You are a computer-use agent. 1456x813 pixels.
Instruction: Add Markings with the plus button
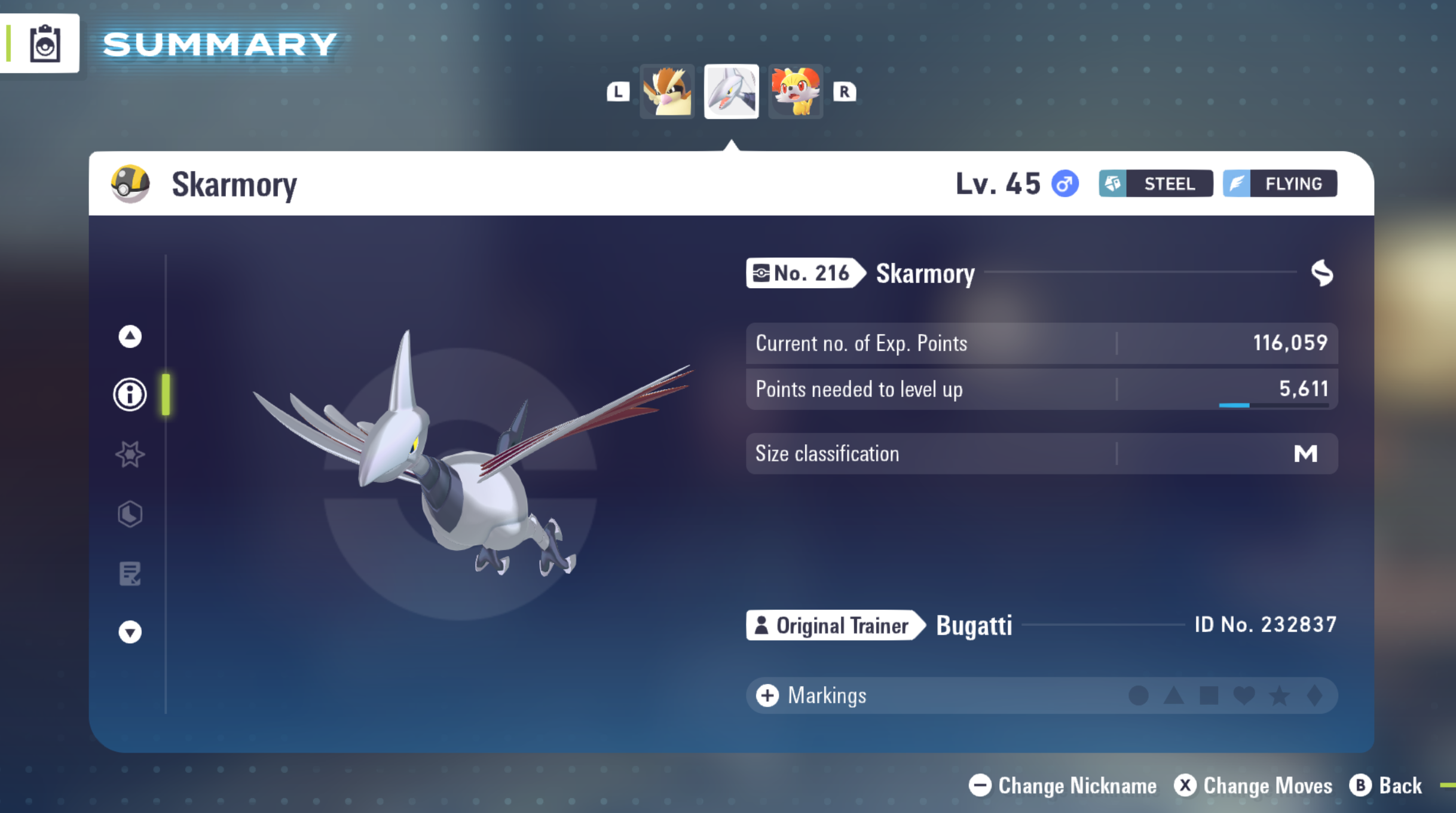[767, 695]
